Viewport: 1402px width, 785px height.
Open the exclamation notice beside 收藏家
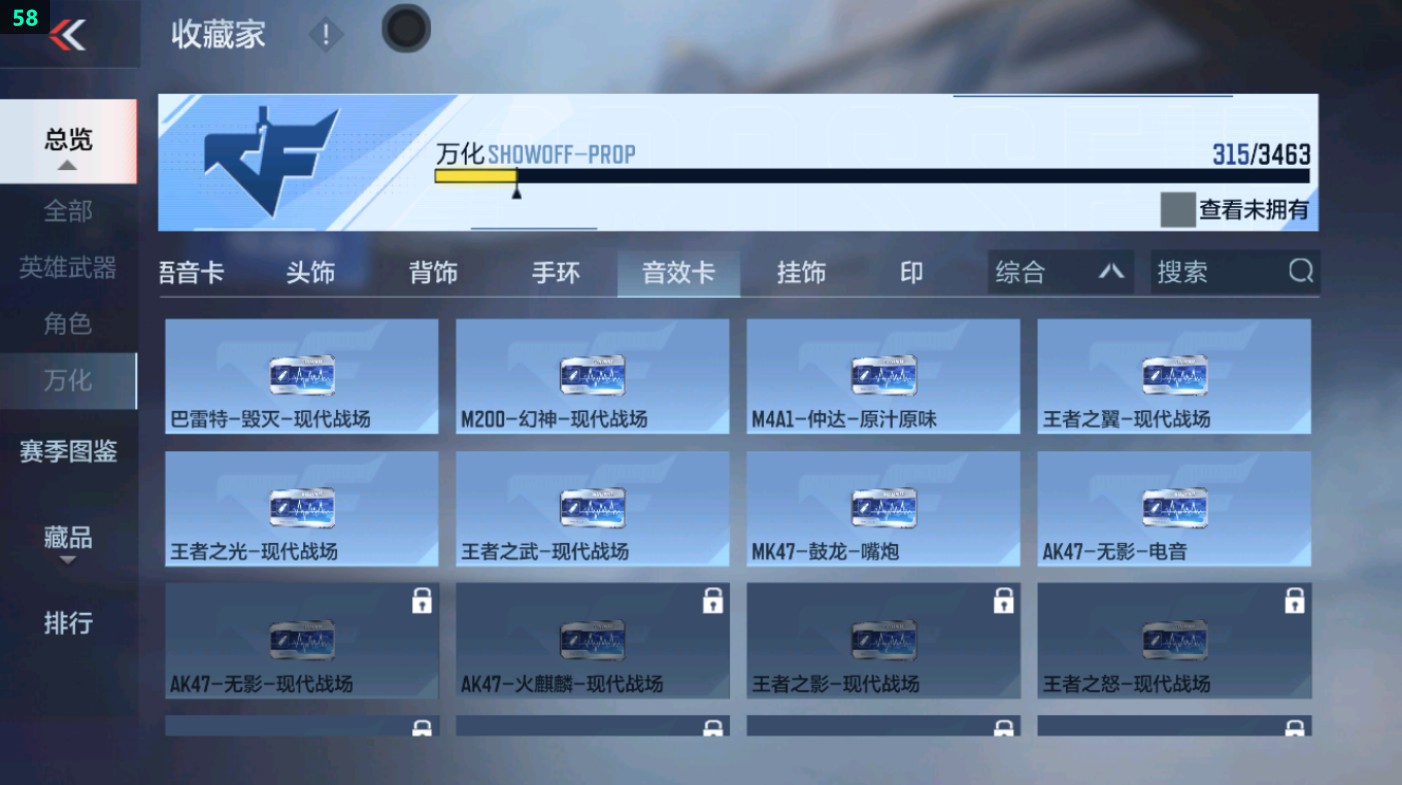click(326, 36)
